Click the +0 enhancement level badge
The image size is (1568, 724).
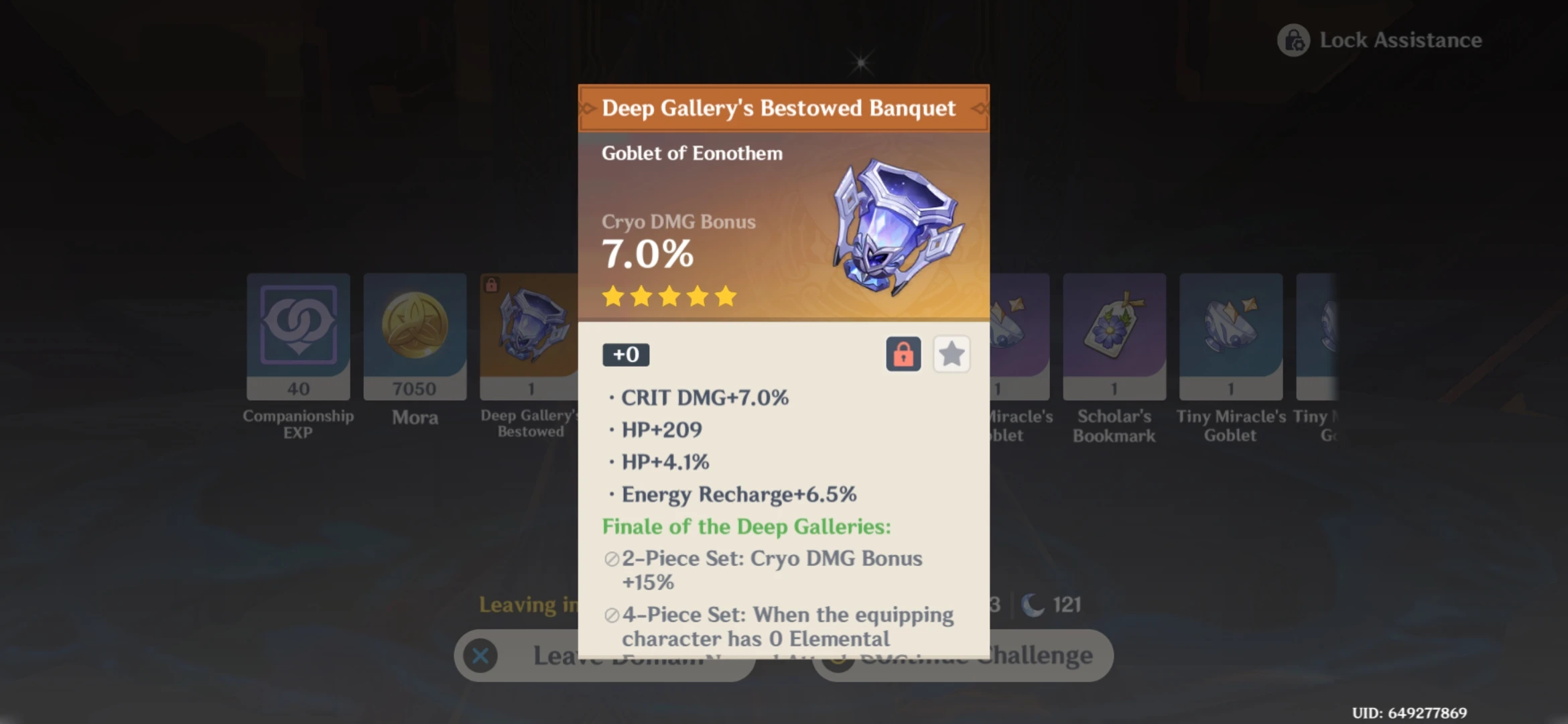click(625, 355)
